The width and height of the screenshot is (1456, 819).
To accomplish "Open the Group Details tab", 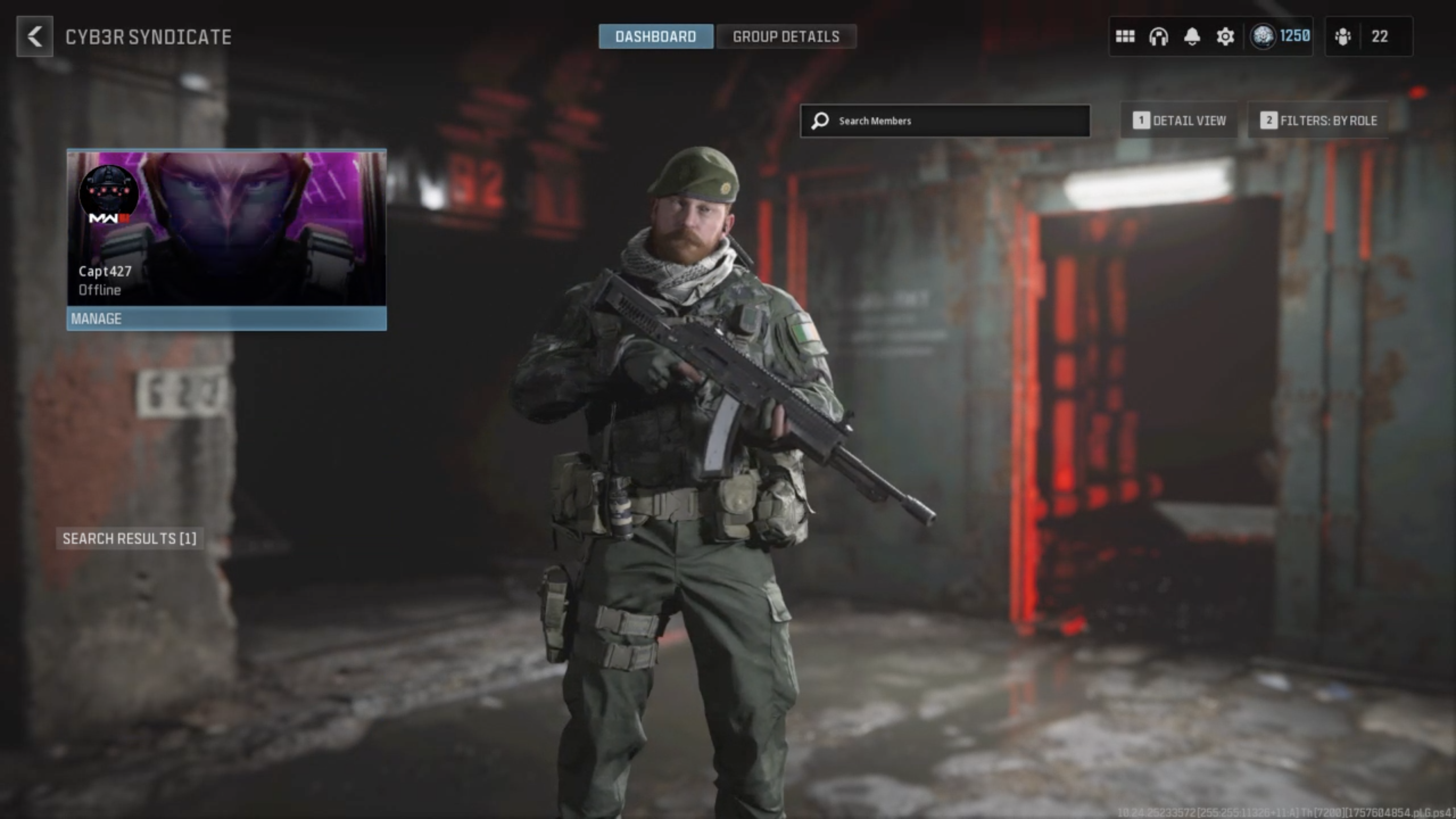I will point(786,37).
